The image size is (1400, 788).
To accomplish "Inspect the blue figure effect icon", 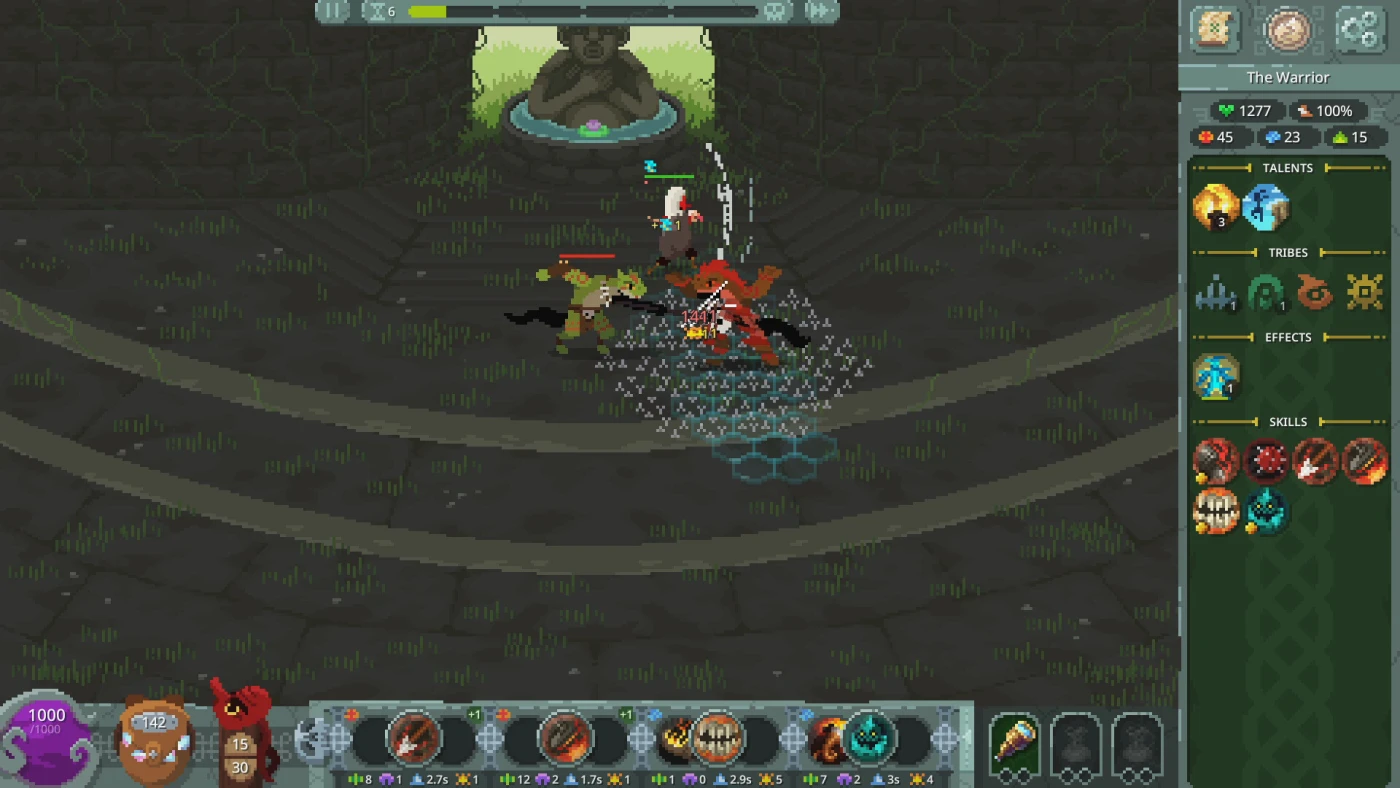I will pos(1216,378).
